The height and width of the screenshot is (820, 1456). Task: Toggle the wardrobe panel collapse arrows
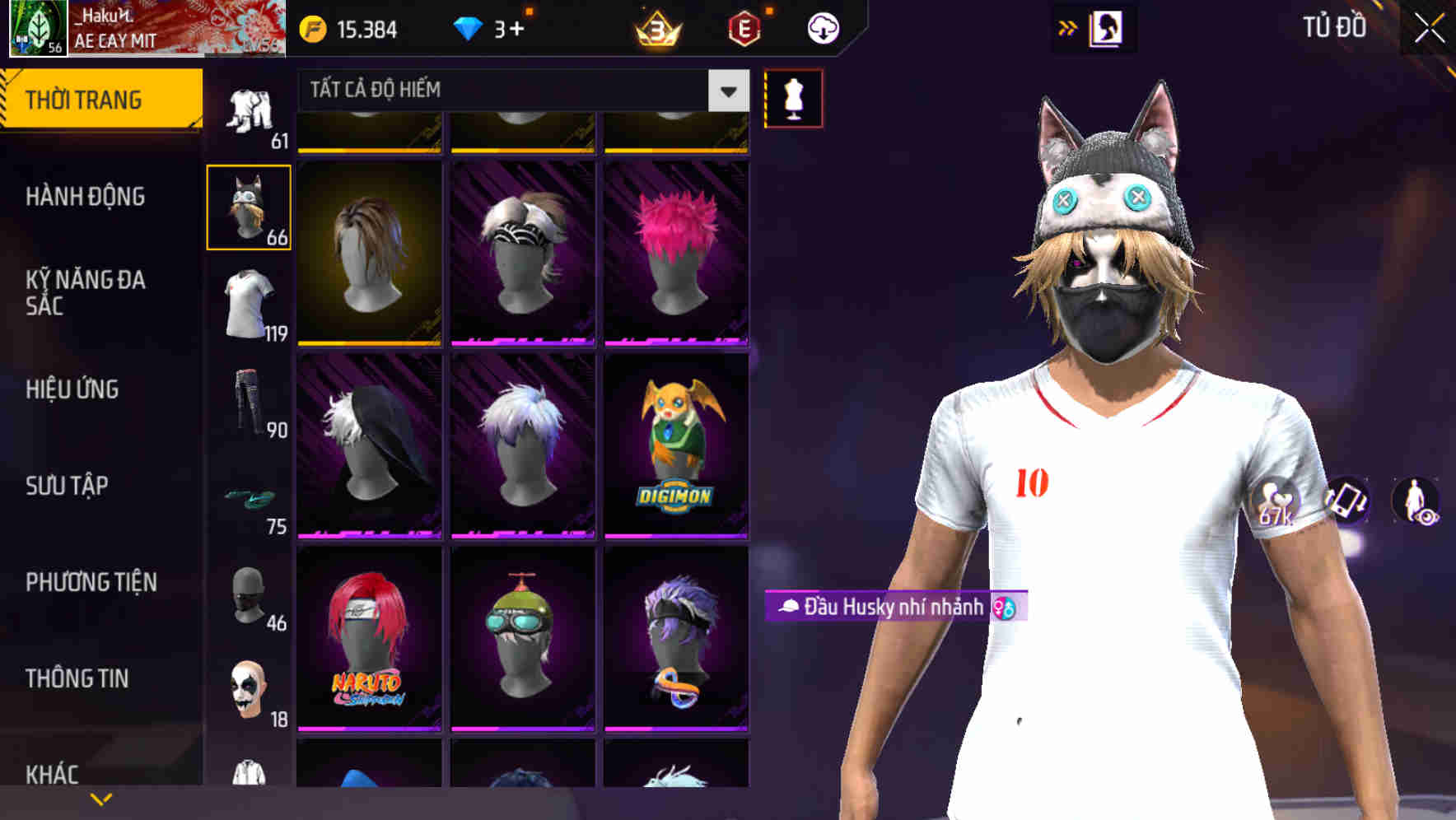point(1068,27)
